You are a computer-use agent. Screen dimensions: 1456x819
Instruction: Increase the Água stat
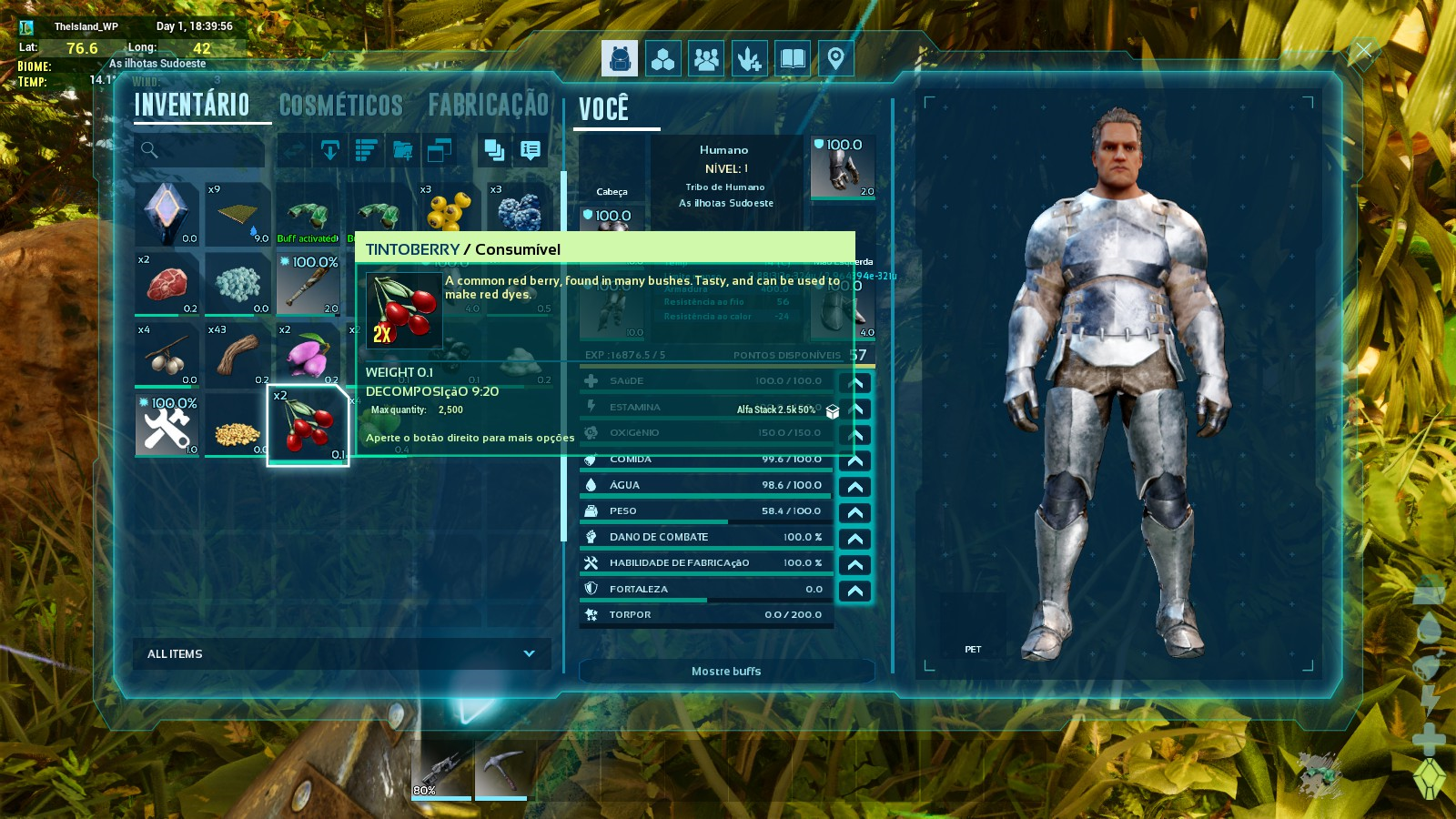click(x=855, y=487)
